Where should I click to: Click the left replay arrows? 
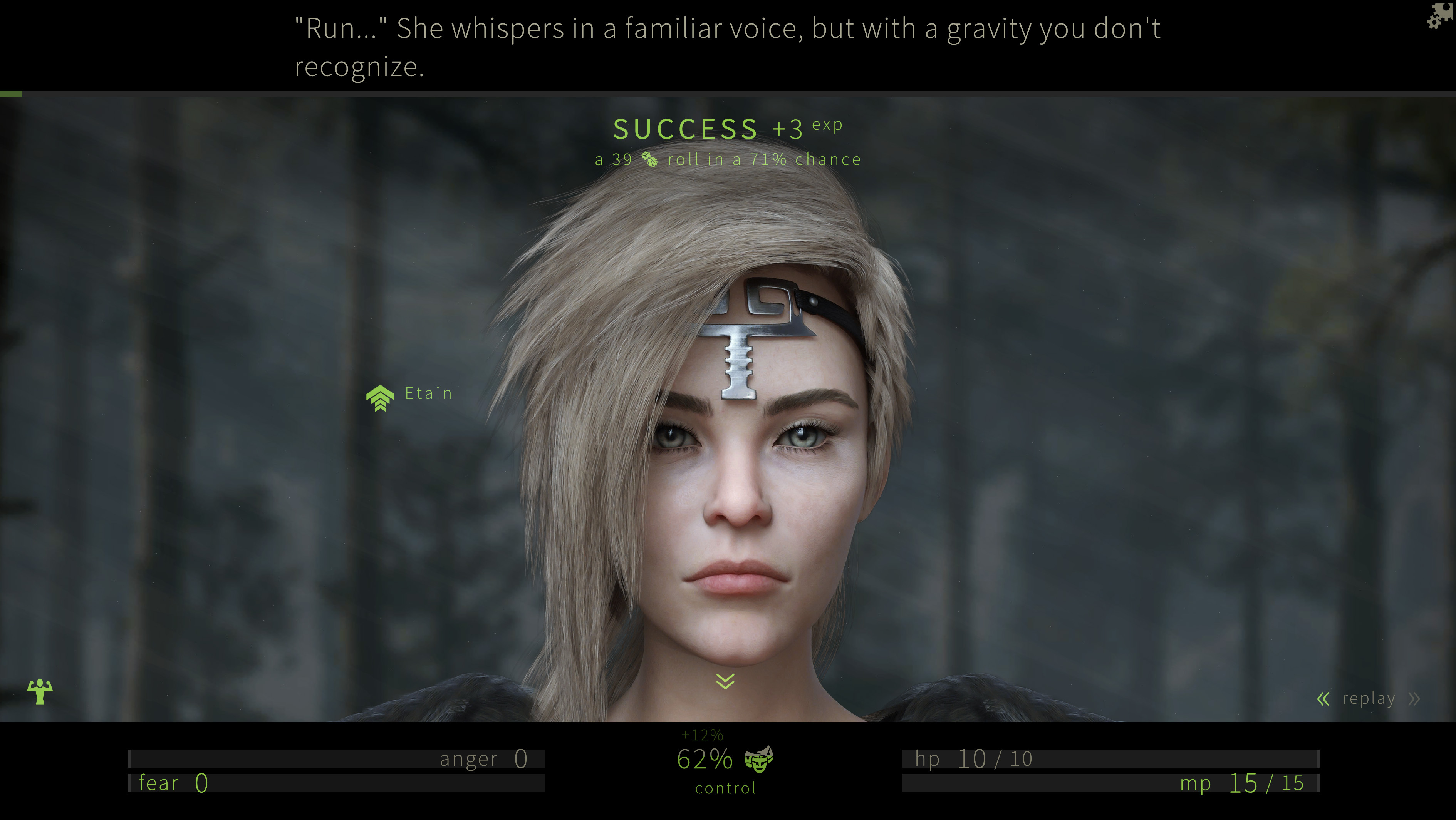point(1323,699)
